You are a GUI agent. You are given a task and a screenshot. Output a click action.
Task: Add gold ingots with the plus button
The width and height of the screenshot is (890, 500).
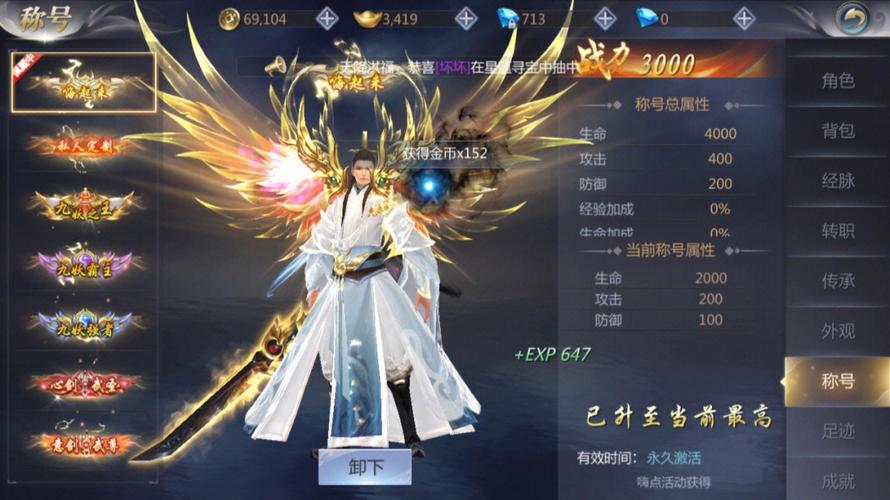[465, 18]
